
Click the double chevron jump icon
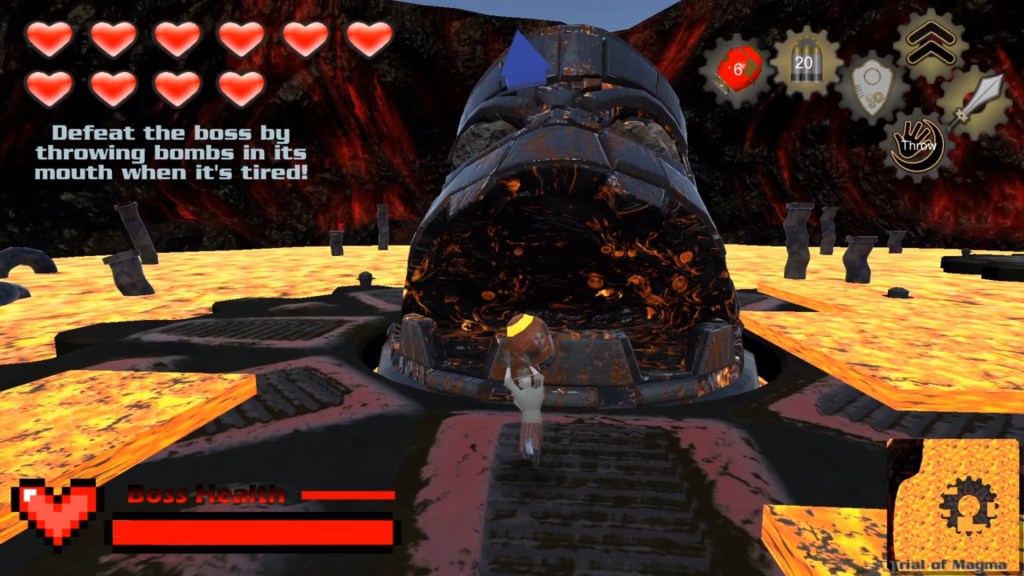click(929, 42)
